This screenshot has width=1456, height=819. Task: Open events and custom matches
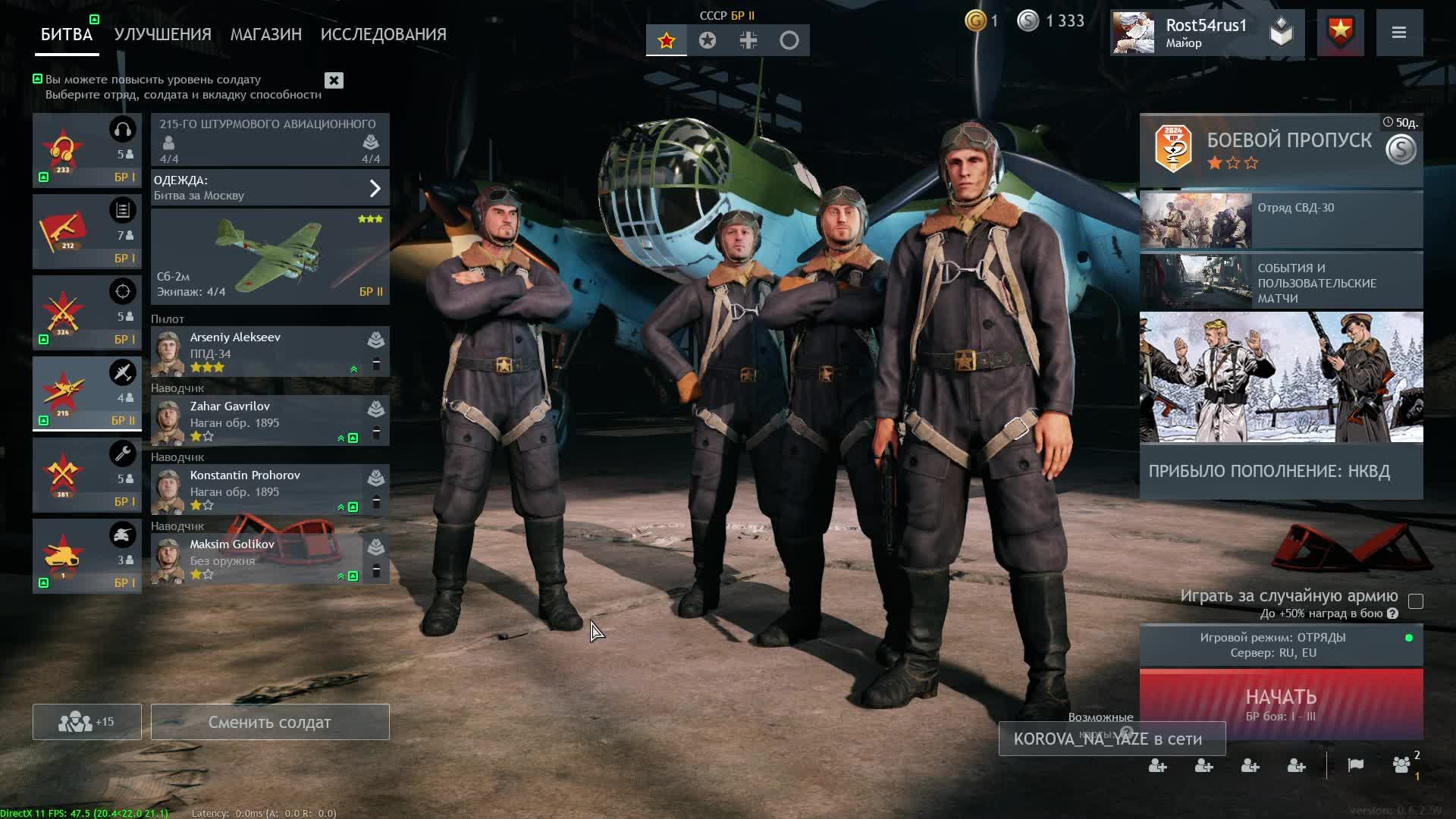click(1280, 281)
